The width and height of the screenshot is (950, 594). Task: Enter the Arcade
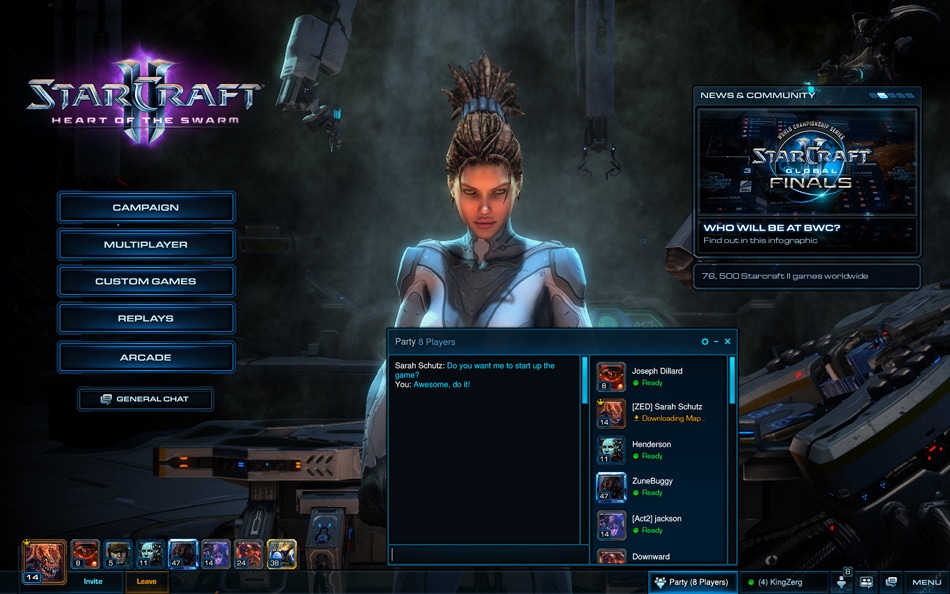[x=146, y=357]
